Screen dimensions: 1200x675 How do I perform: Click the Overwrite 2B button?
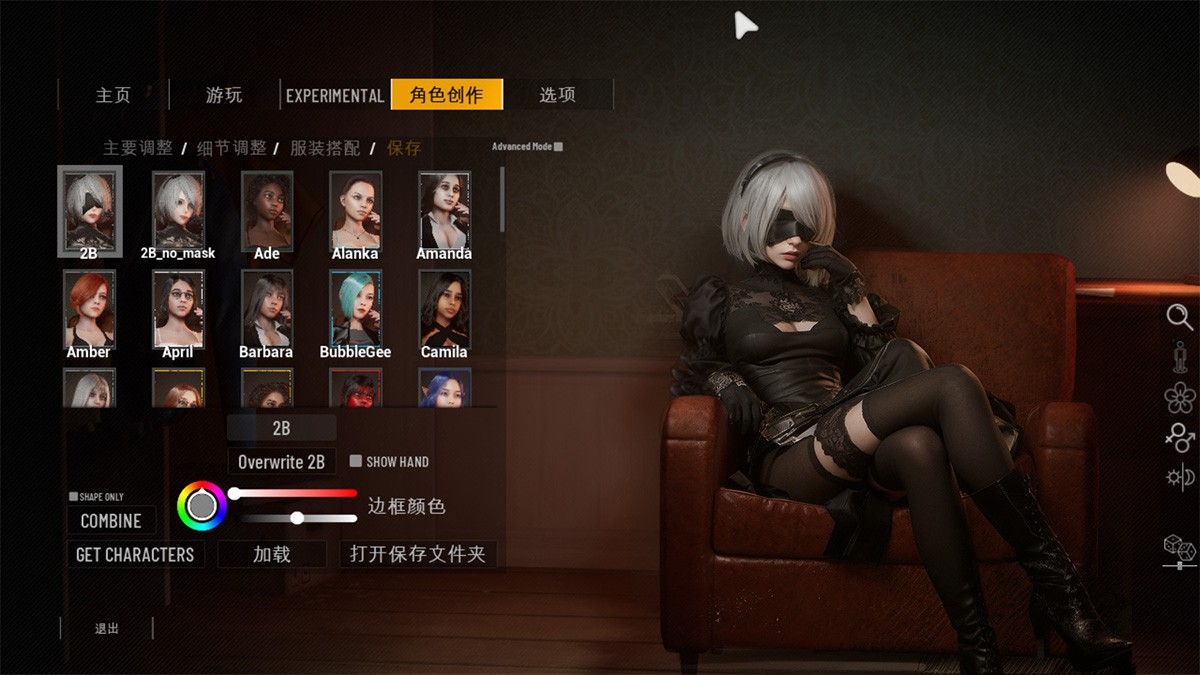(281, 462)
